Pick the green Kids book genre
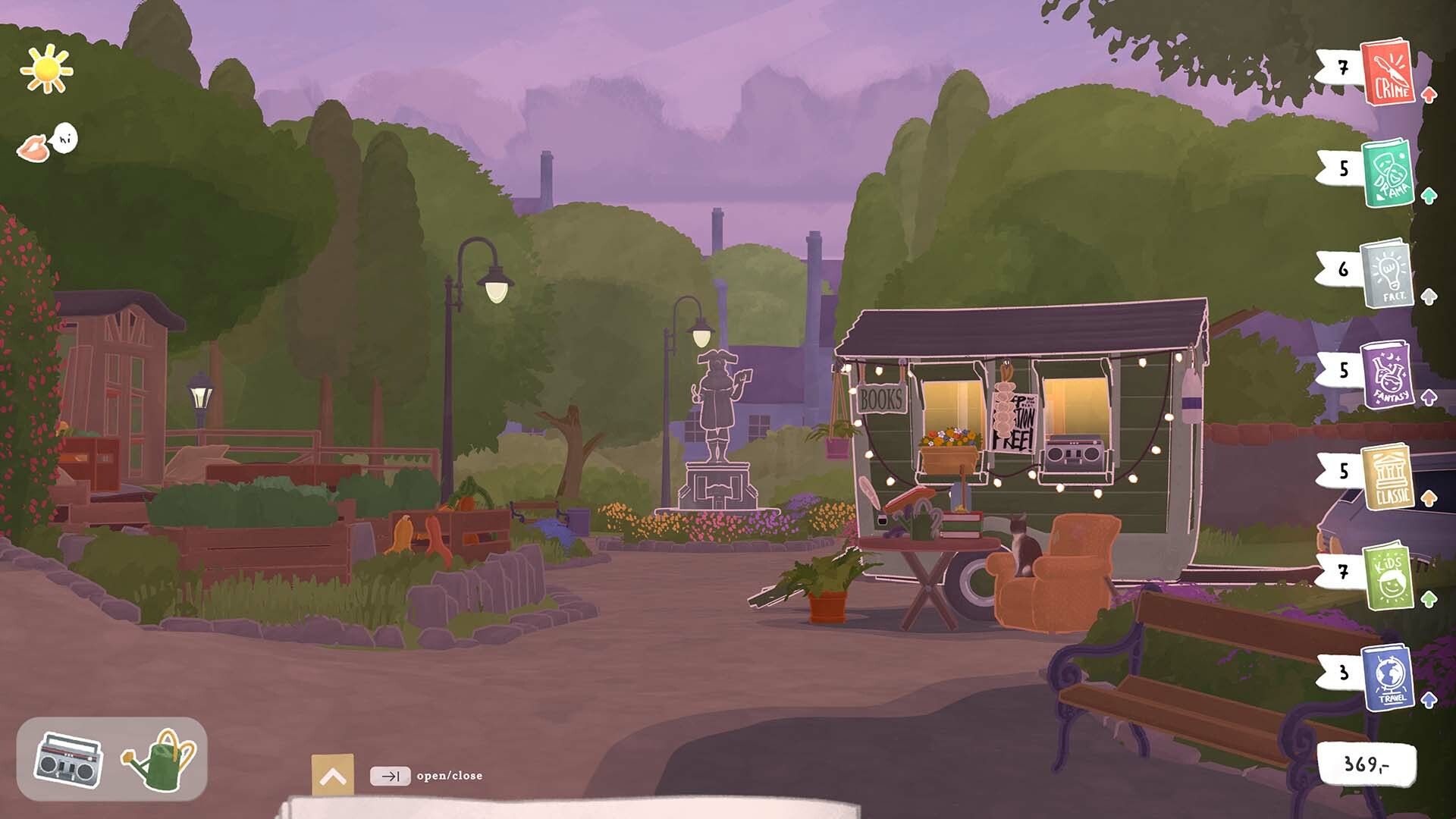This screenshot has height=819, width=1456. (1388, 576)
